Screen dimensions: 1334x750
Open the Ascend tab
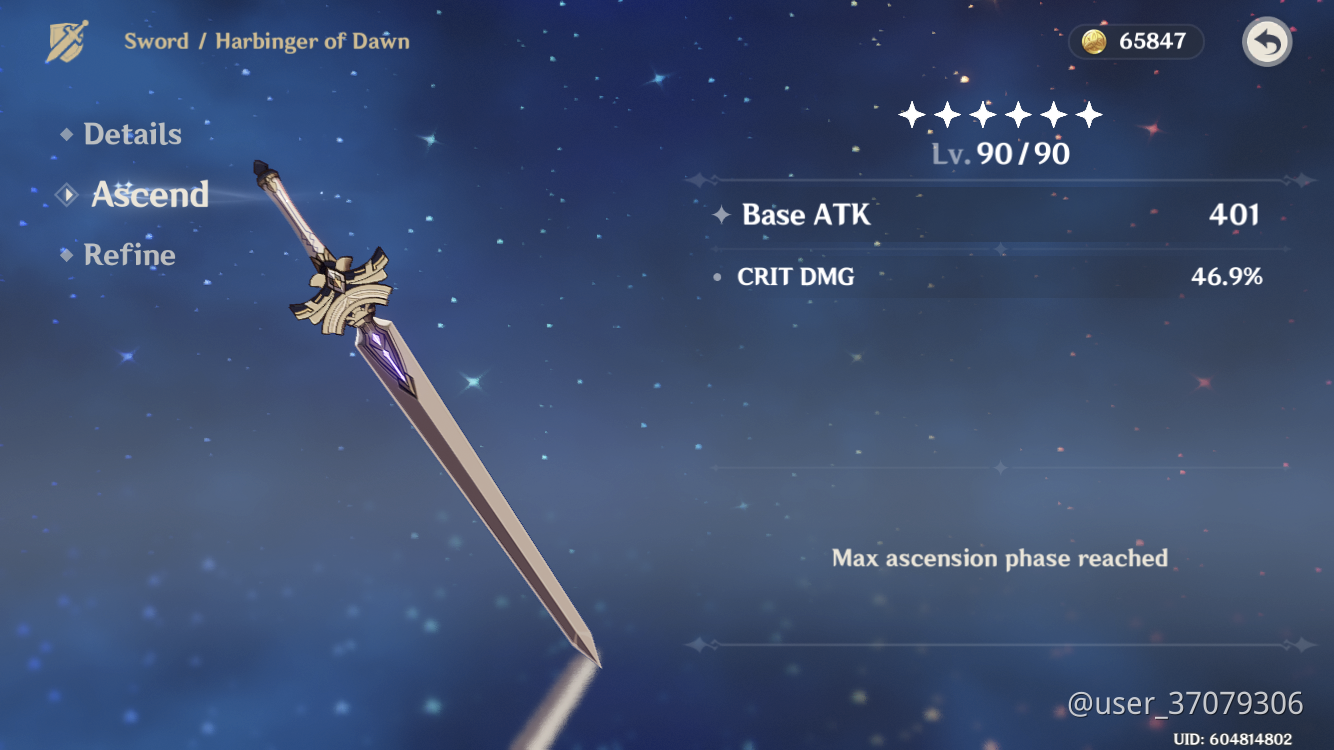tap(150, 195)
